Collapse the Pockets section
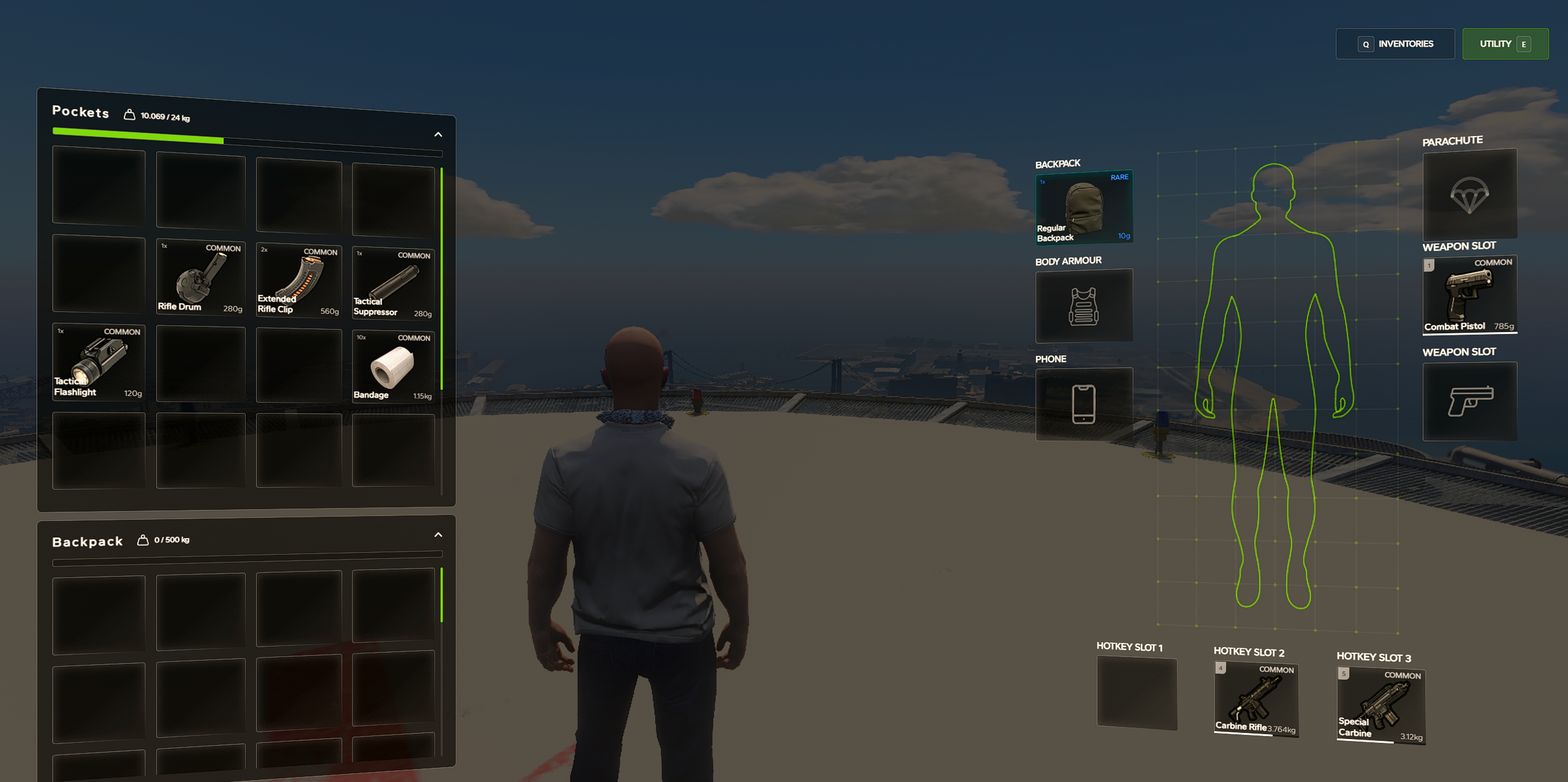This screenshot has width=1568, height=782. pyautogui.click(x=438, y=134)
